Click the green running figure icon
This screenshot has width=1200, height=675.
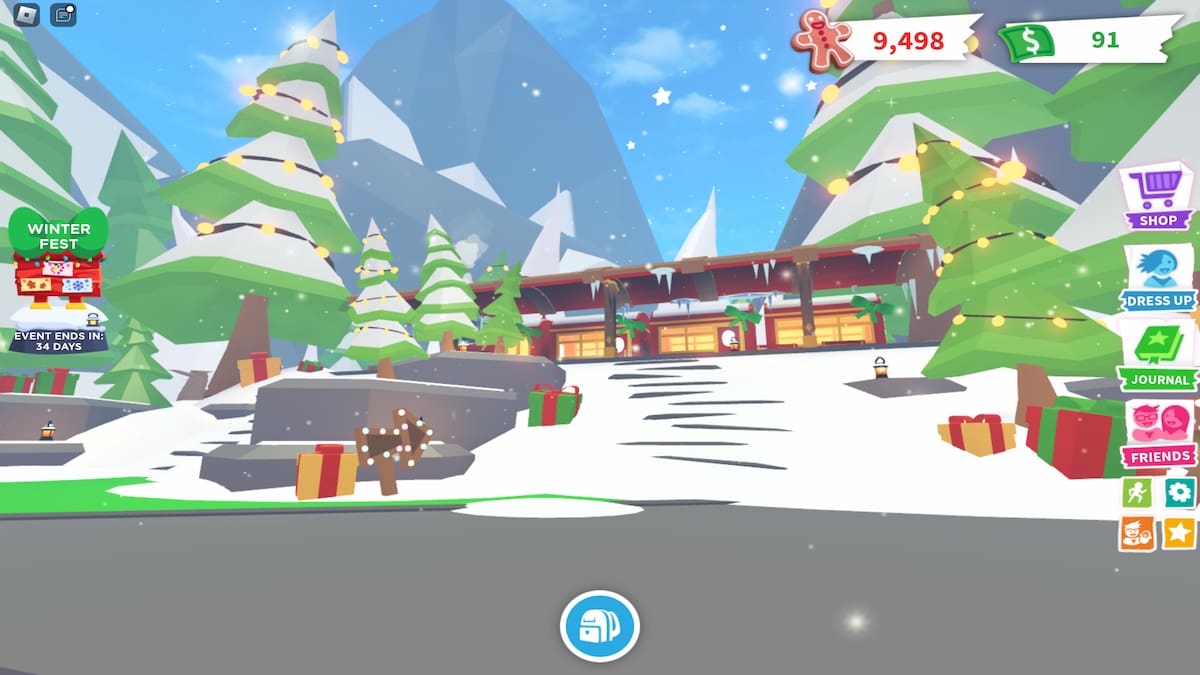point(1136,492)
